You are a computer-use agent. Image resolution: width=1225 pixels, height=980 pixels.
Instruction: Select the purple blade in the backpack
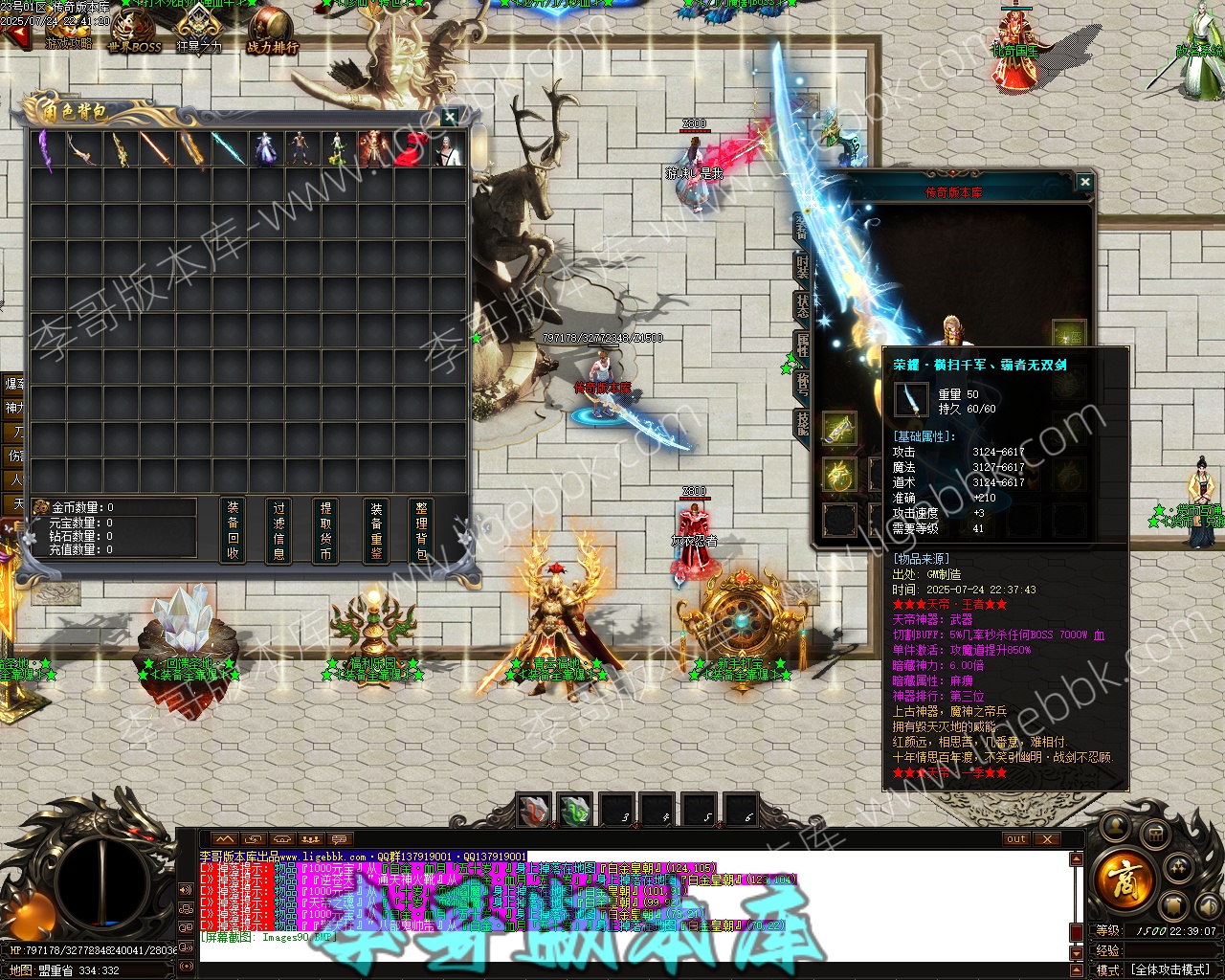pyautogui.click(x=45, y=149)
